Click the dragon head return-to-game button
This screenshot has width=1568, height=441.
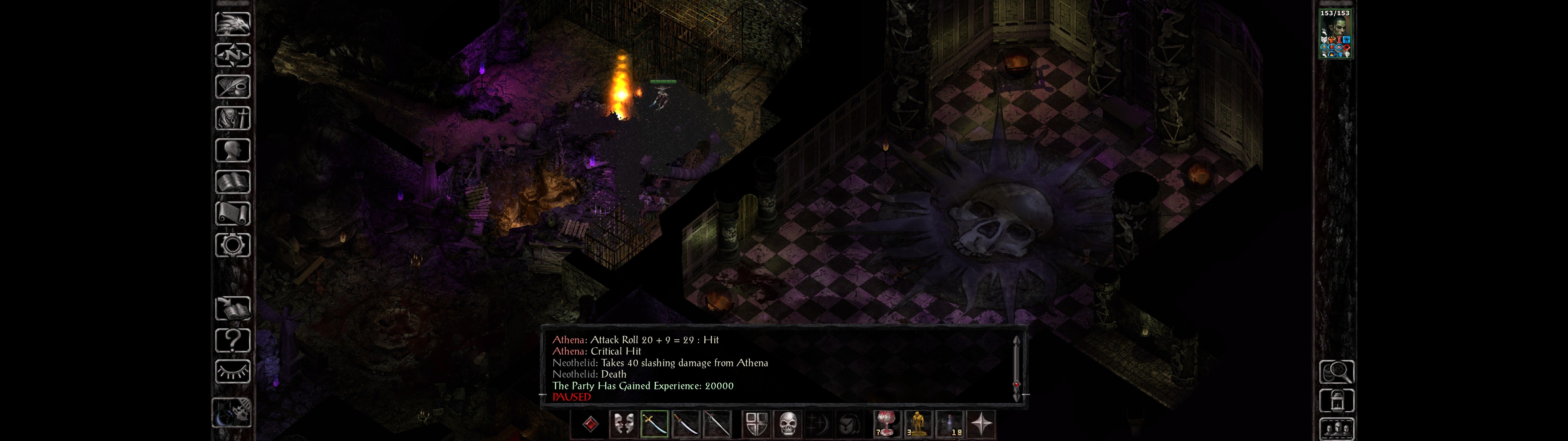pyautogui.click(x=232, y=24)
